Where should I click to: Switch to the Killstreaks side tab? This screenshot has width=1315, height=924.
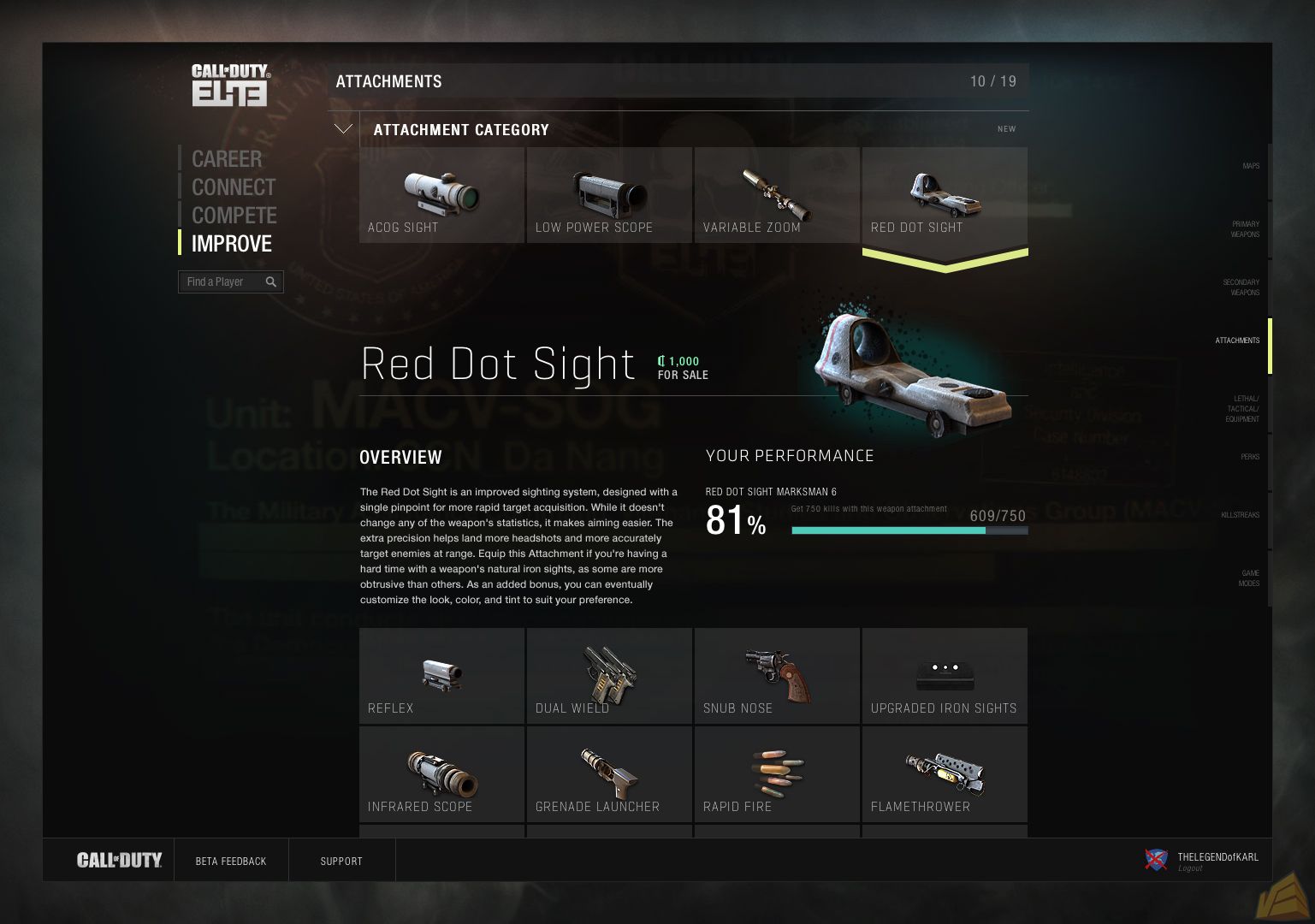tap(1240, 515)
